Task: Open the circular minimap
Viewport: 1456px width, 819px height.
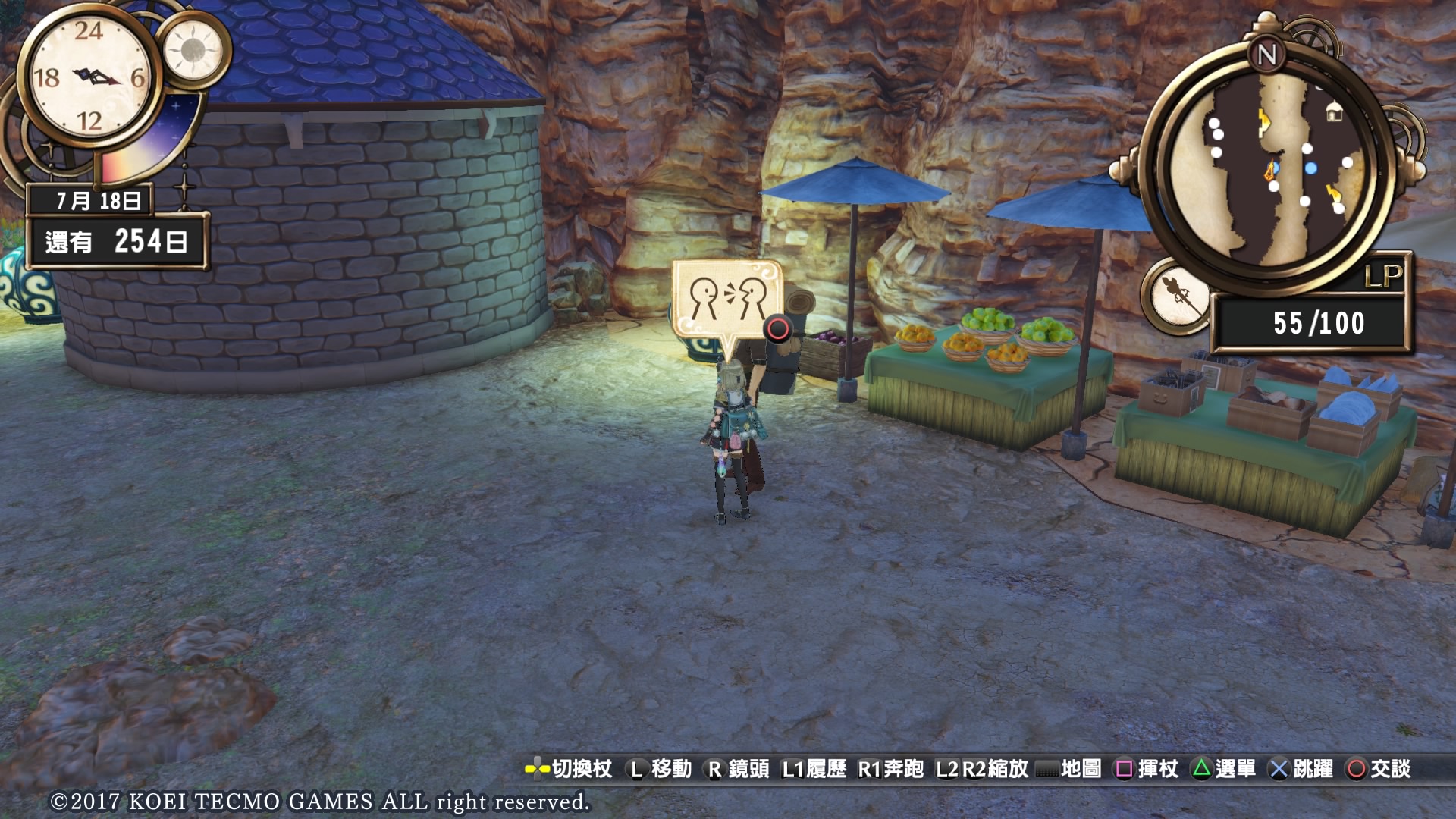Action: point(1268,167)
